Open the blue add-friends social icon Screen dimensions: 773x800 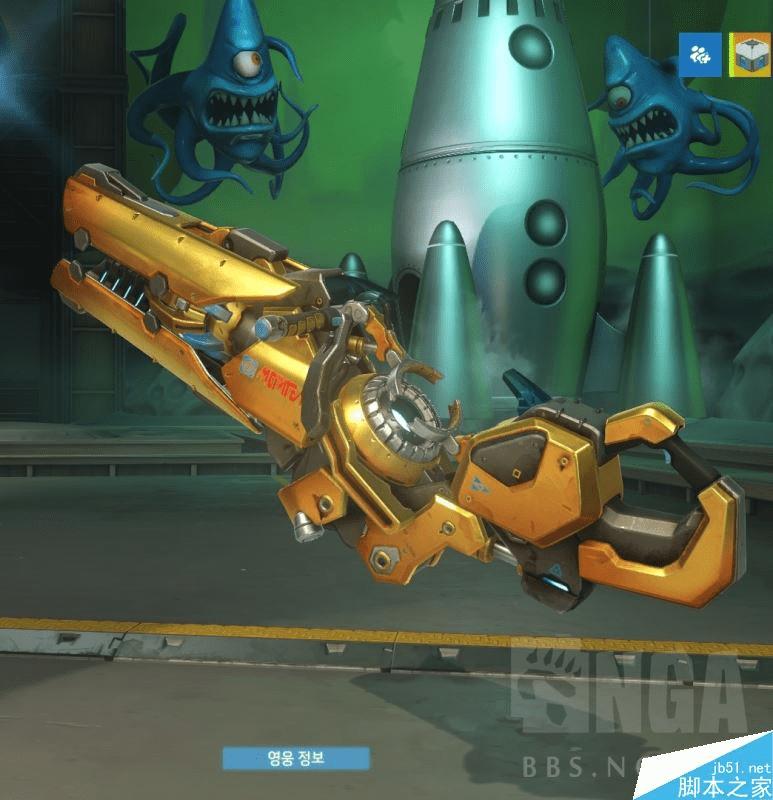click(701, 55)
